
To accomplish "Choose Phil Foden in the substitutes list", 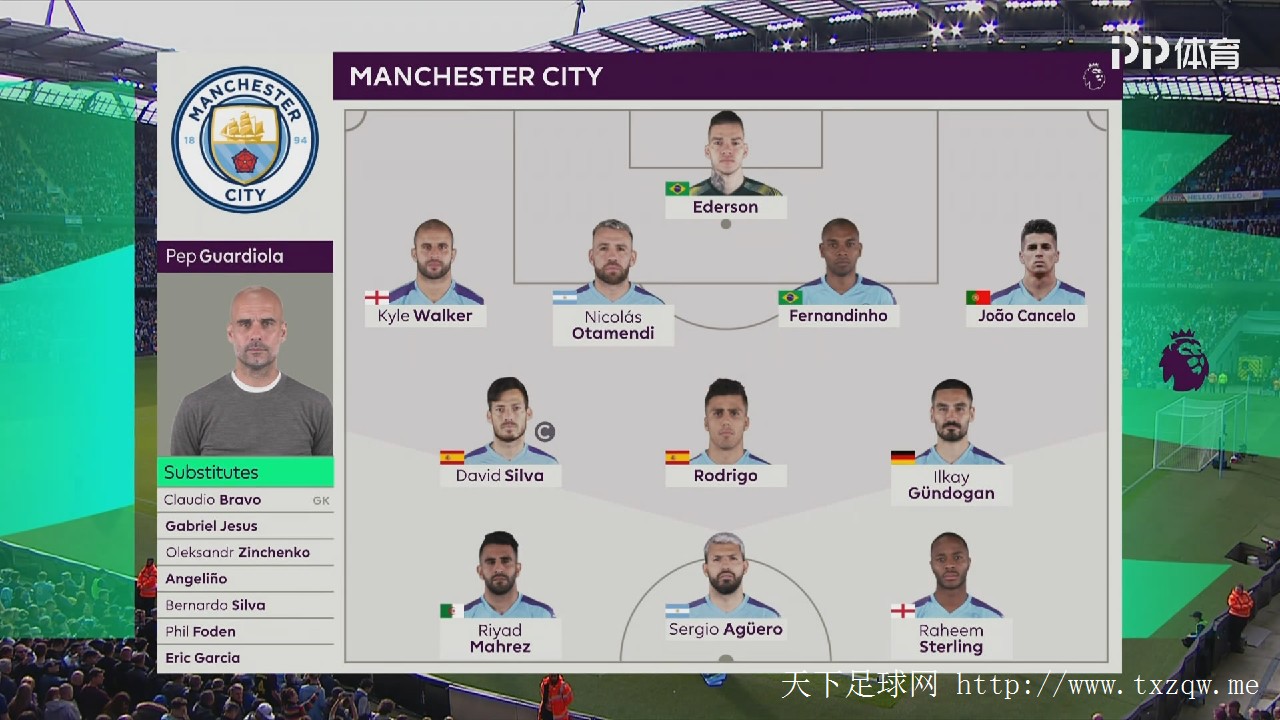I will (245, 631).
